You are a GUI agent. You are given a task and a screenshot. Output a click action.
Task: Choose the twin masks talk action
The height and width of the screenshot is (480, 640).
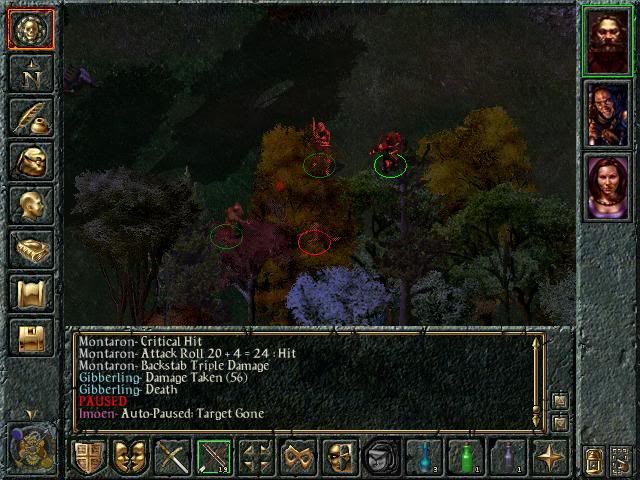tap(131, 458)
